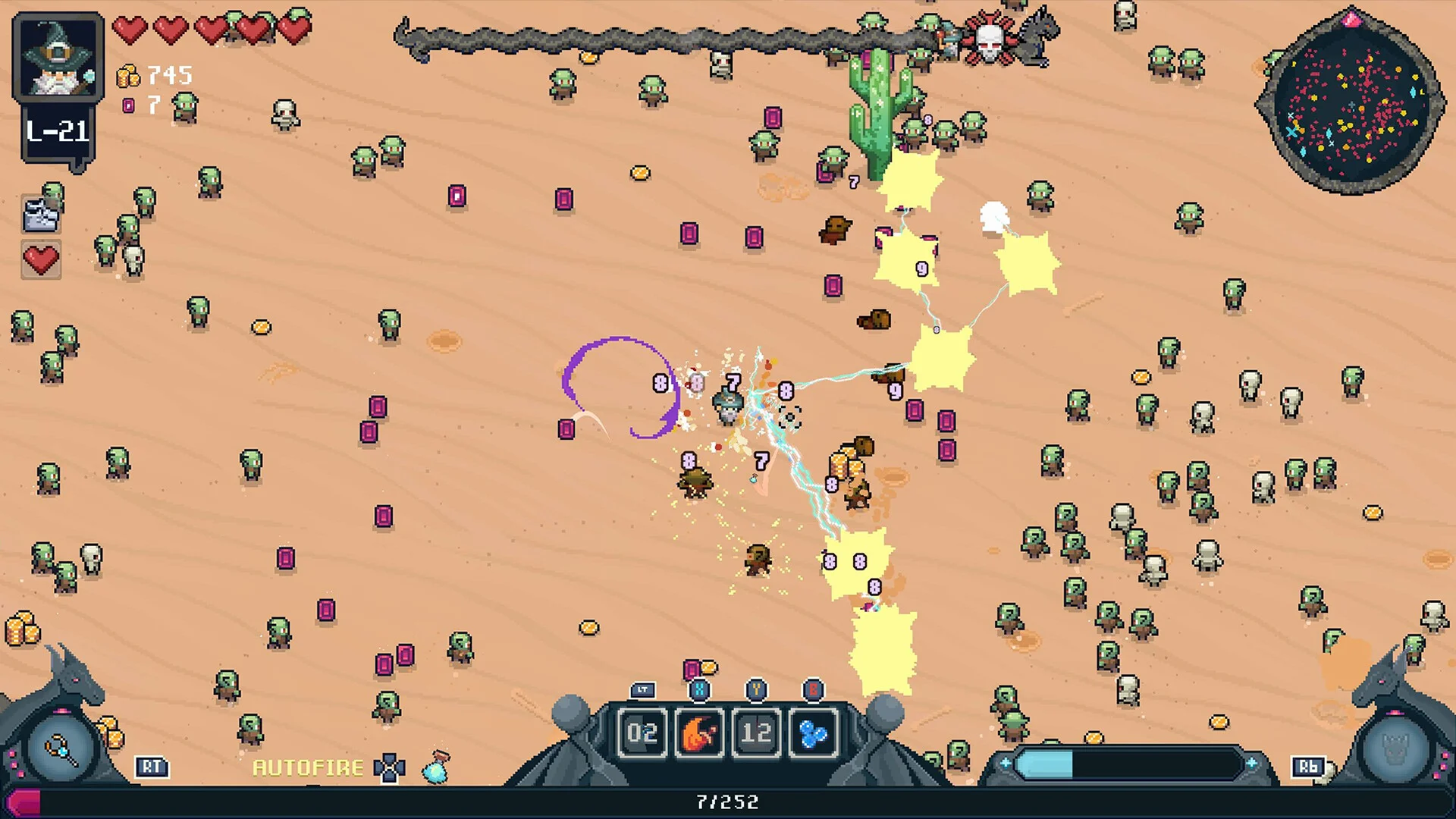Click the grey dragon emblem orb
1456x819 pixels.
(1394, 750)
